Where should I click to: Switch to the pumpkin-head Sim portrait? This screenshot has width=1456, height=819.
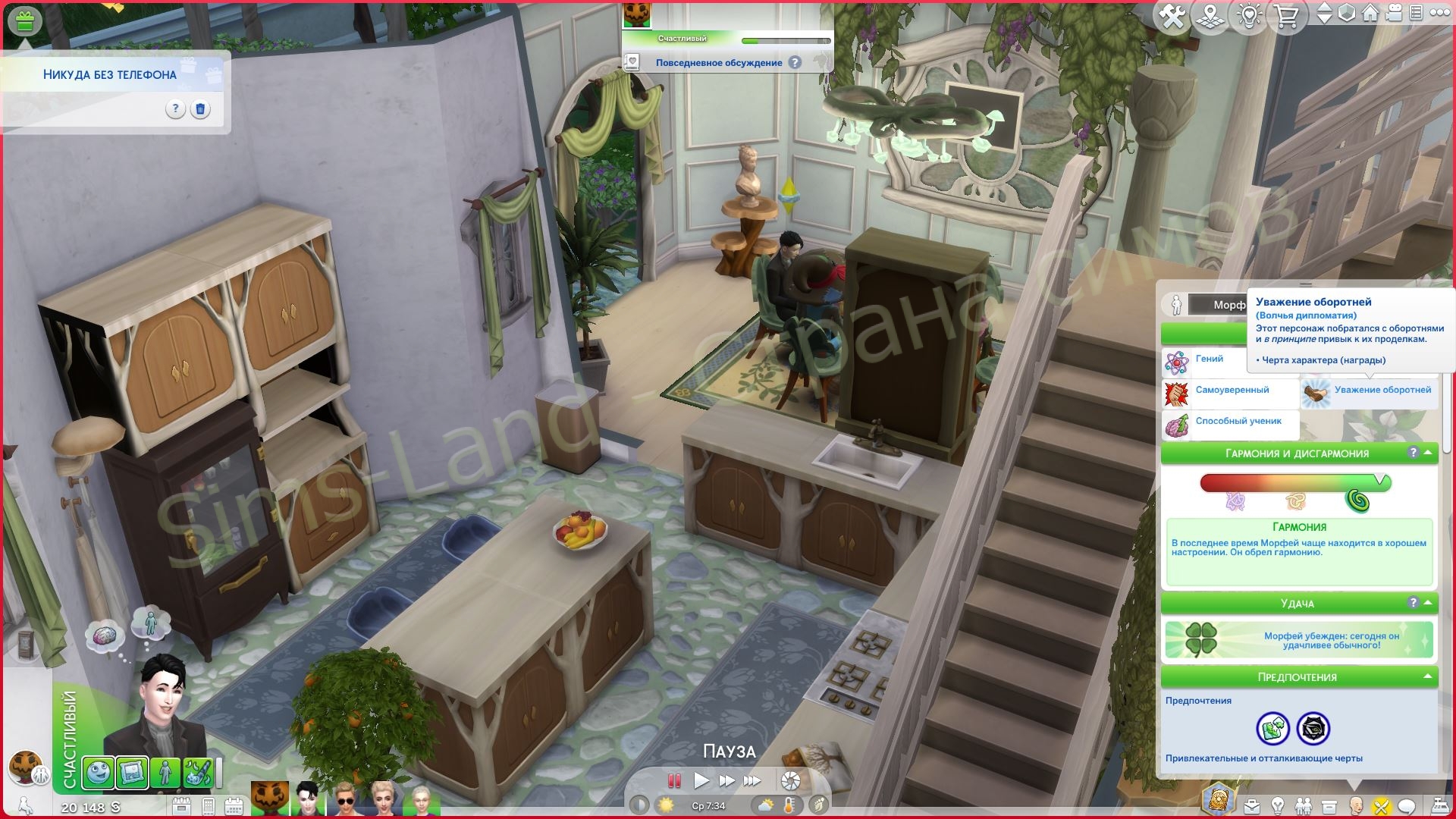[x=269, y=799]
